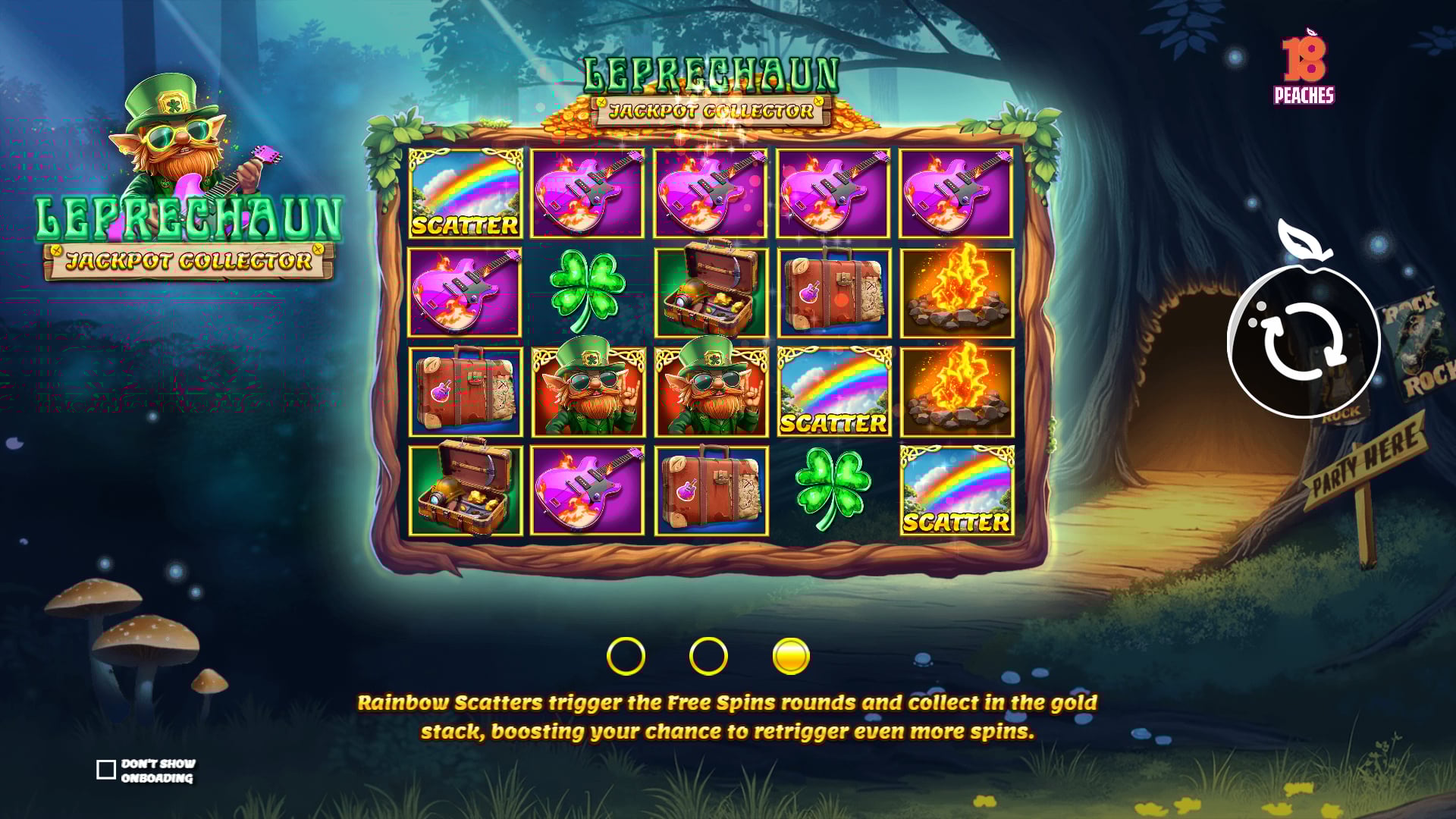Select the filled third slide dot
Screen dimensions: 1456x819
click(790, 656)
